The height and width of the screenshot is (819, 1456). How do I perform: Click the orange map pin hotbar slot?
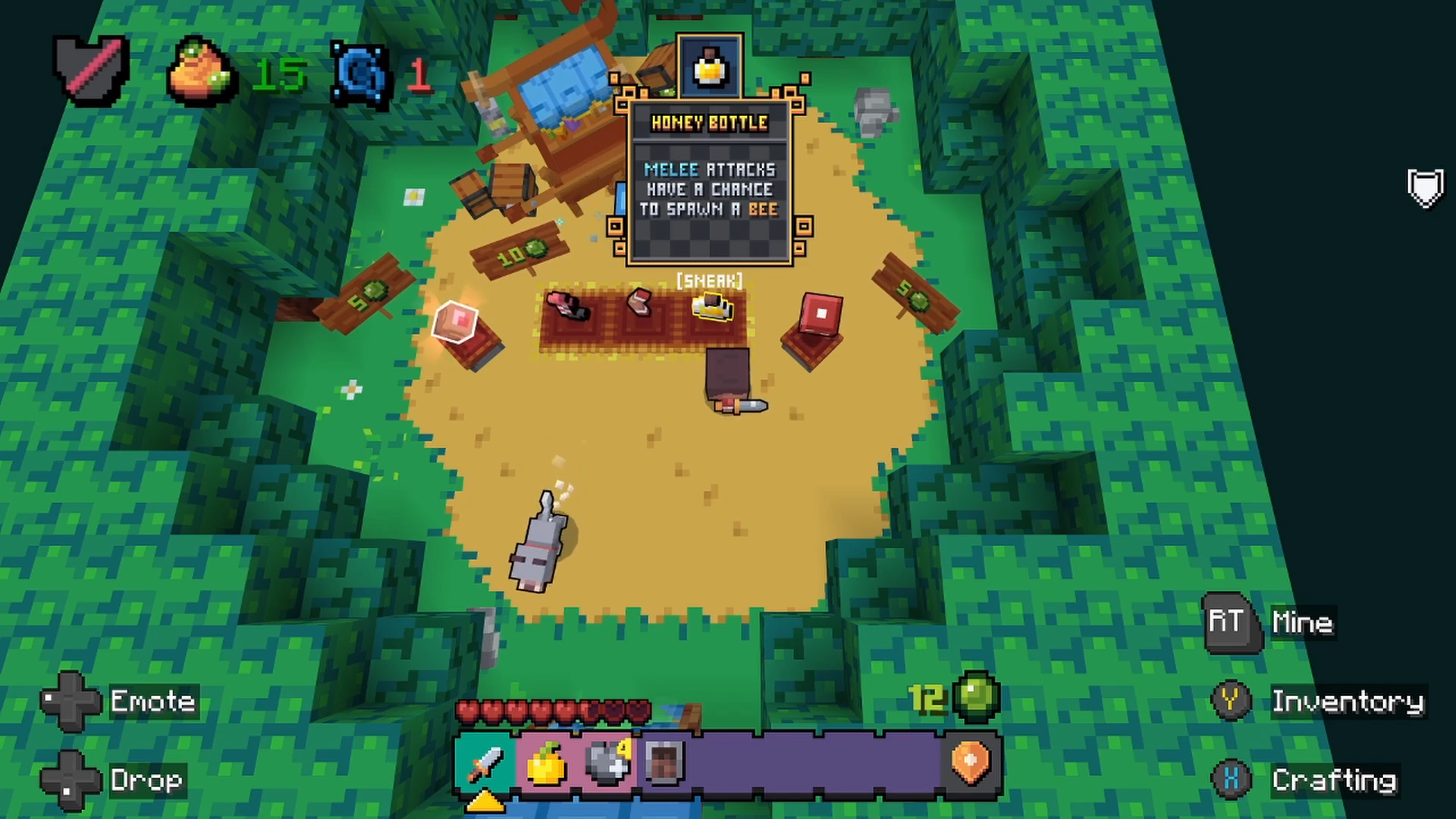971,763
